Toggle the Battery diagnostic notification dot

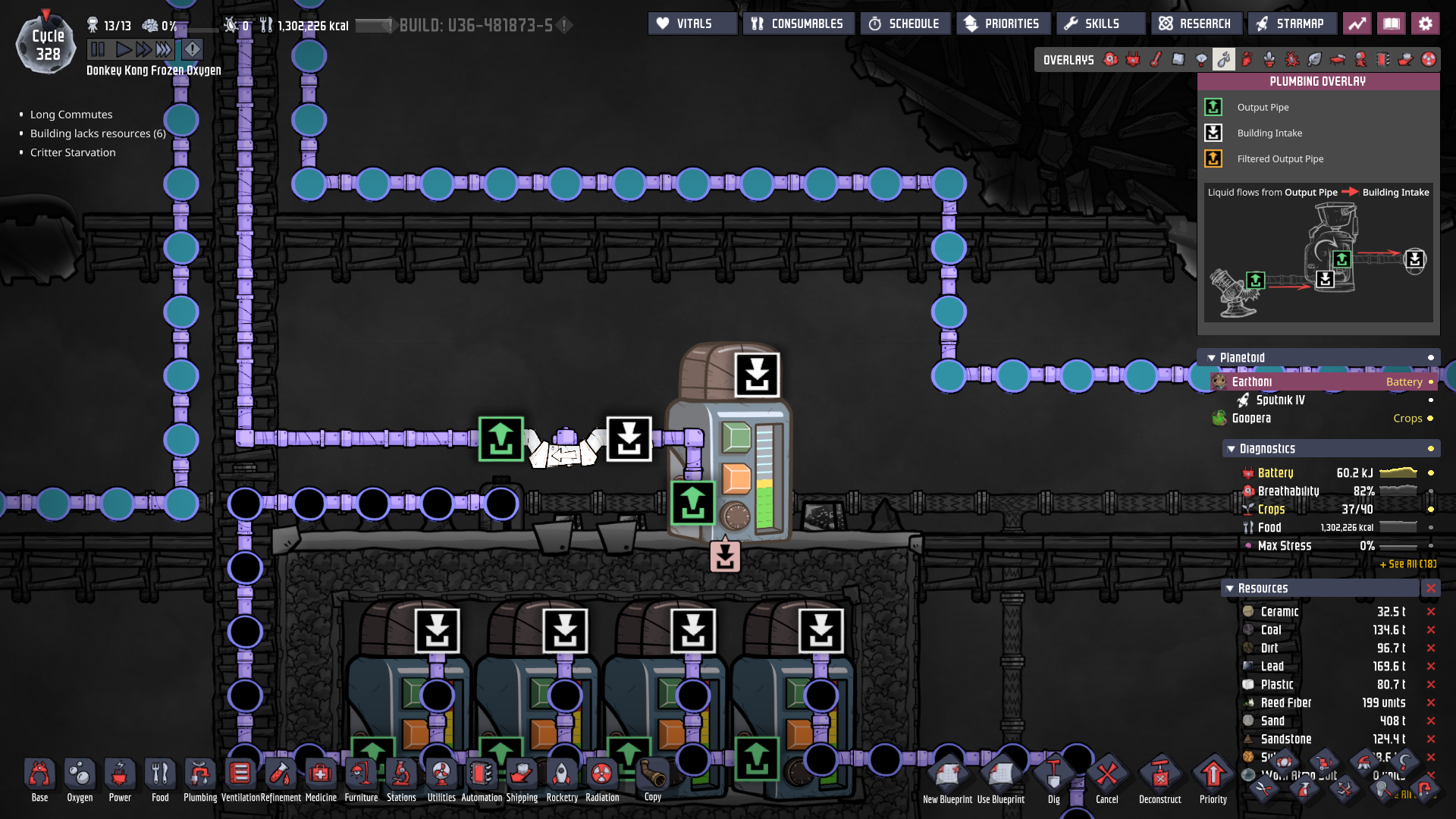[1431, 472]
